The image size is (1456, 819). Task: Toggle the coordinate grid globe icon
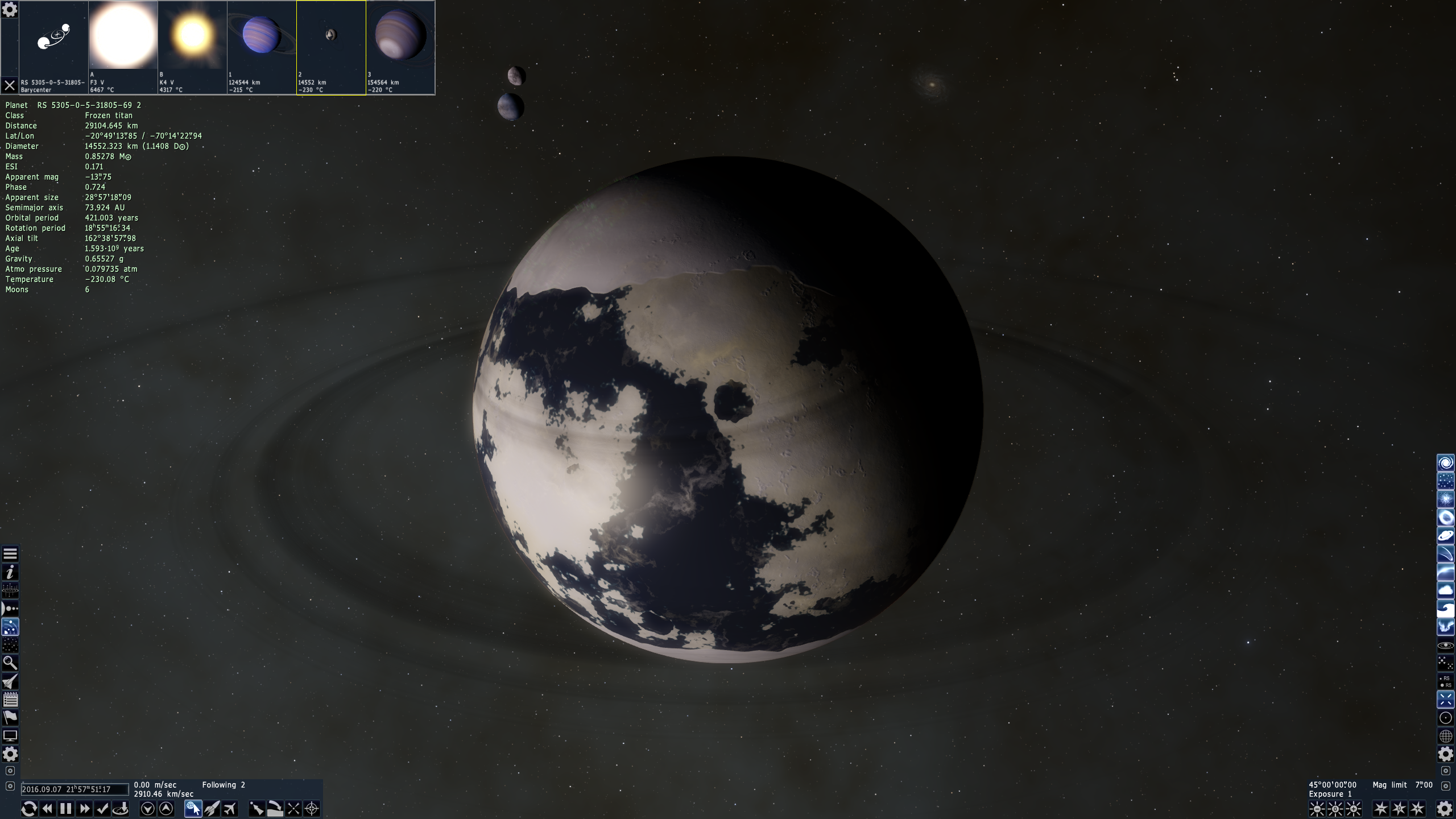tap(1445, 736)
